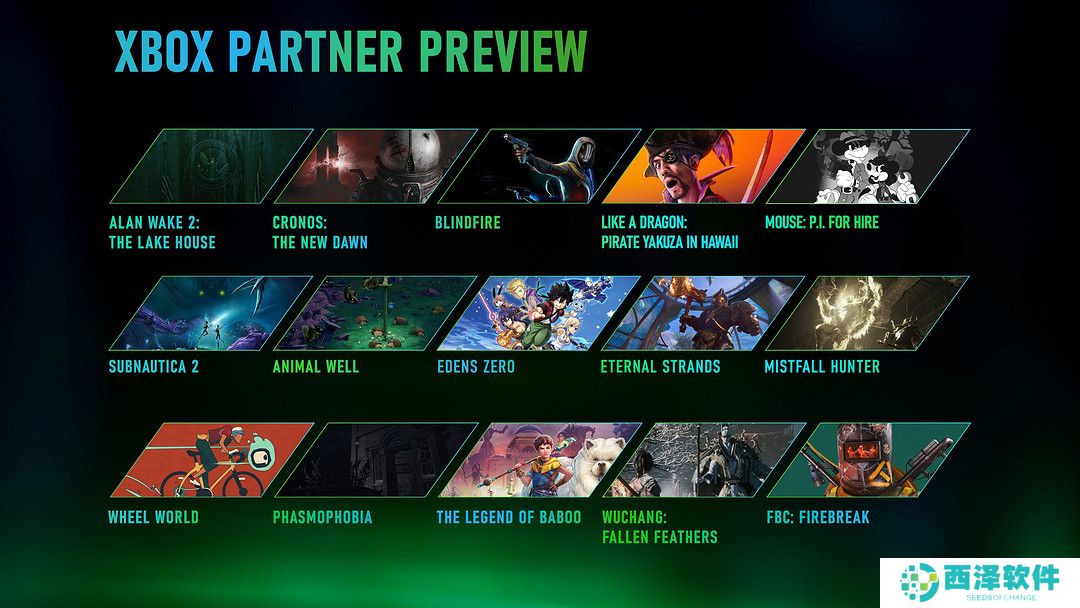Open the Mouse: P.I. For Hire thumbnail
This screenshot has height=608, width=1080.
(866, 166)
